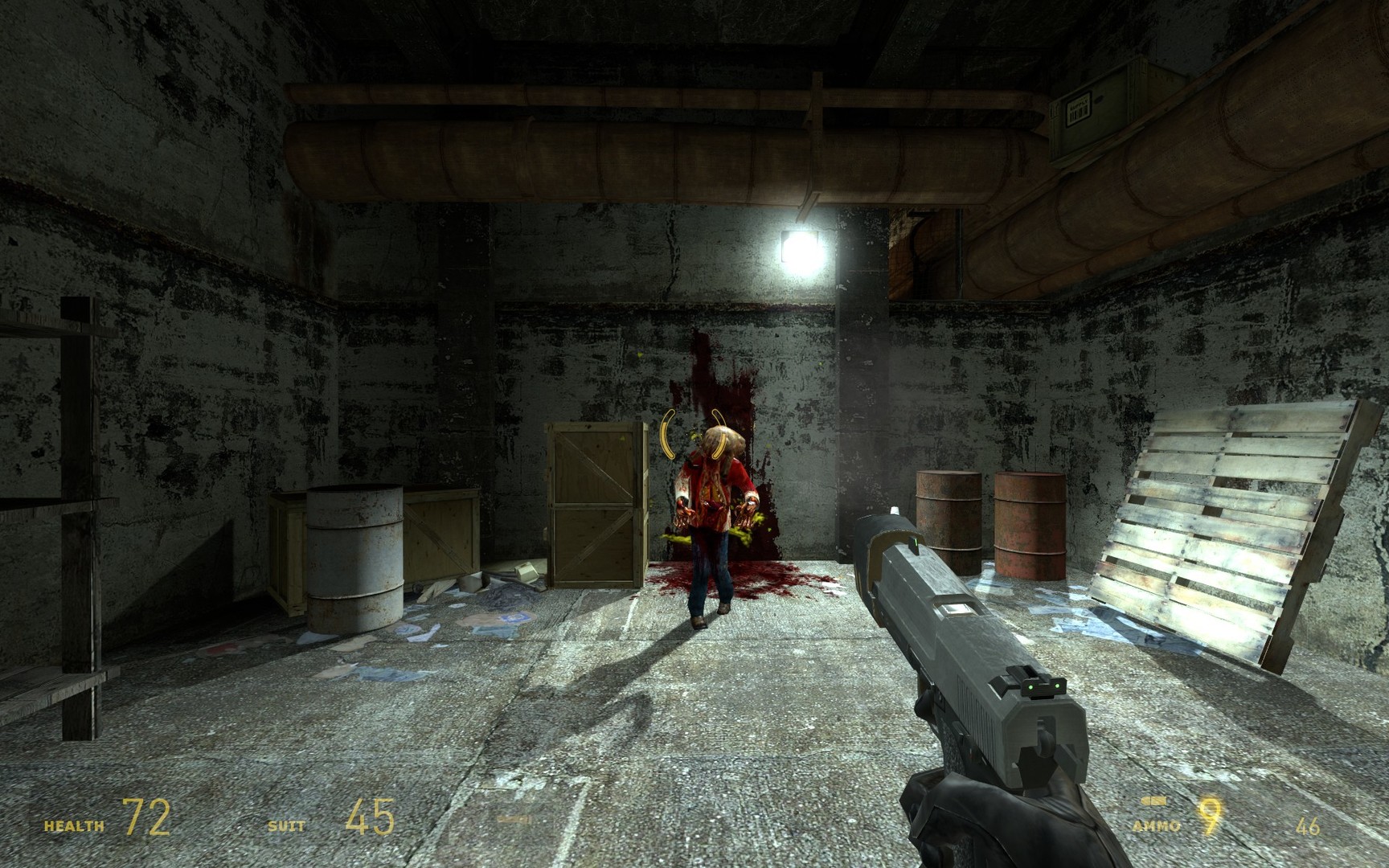Click the white barrel on the left
This screenshot has width=1389, height=868.
[354, 555]
